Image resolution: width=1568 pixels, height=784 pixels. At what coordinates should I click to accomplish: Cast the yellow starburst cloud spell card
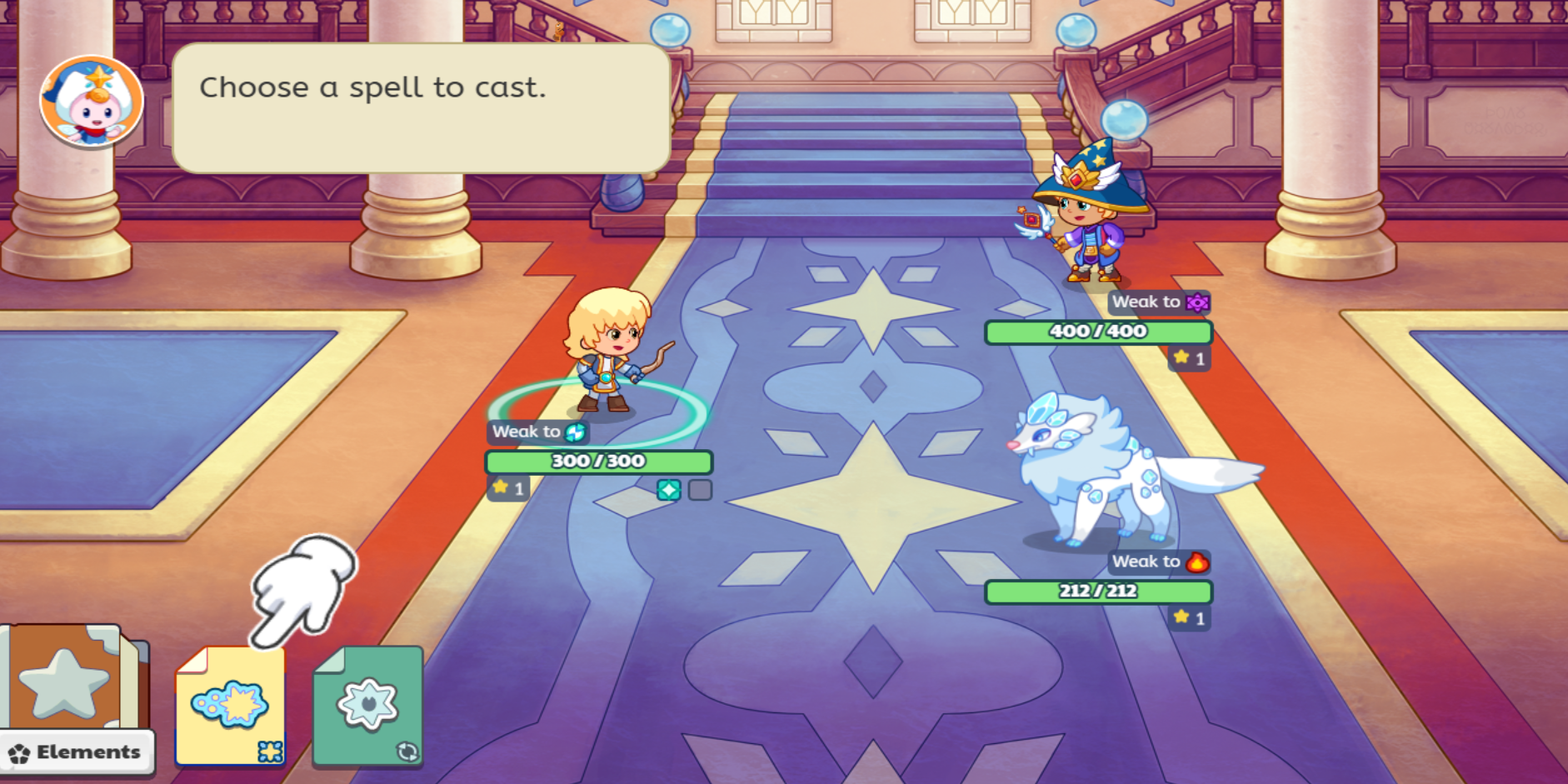(230, 706)
